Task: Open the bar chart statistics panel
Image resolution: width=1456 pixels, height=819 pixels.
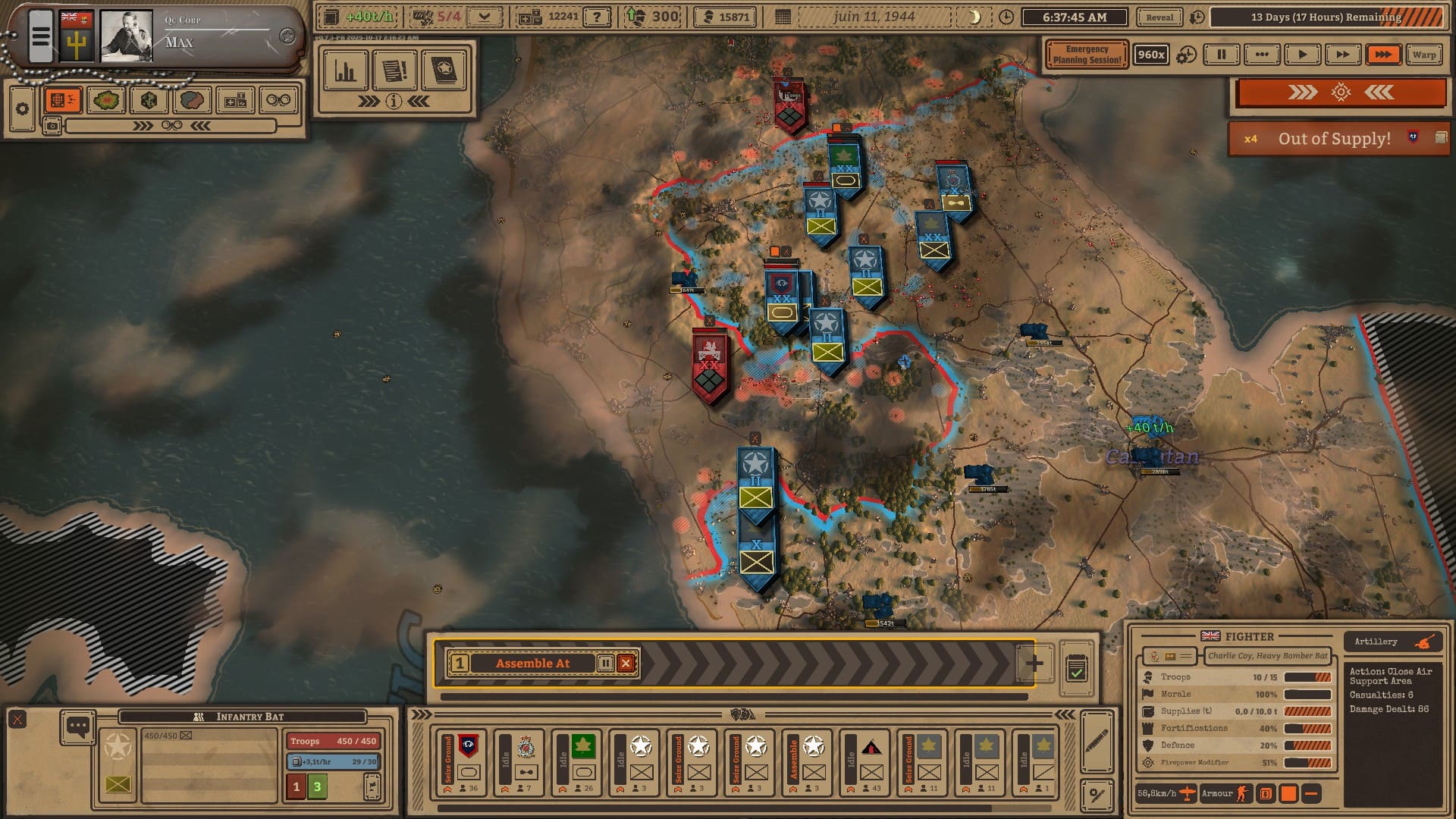Action: (345, 71)
